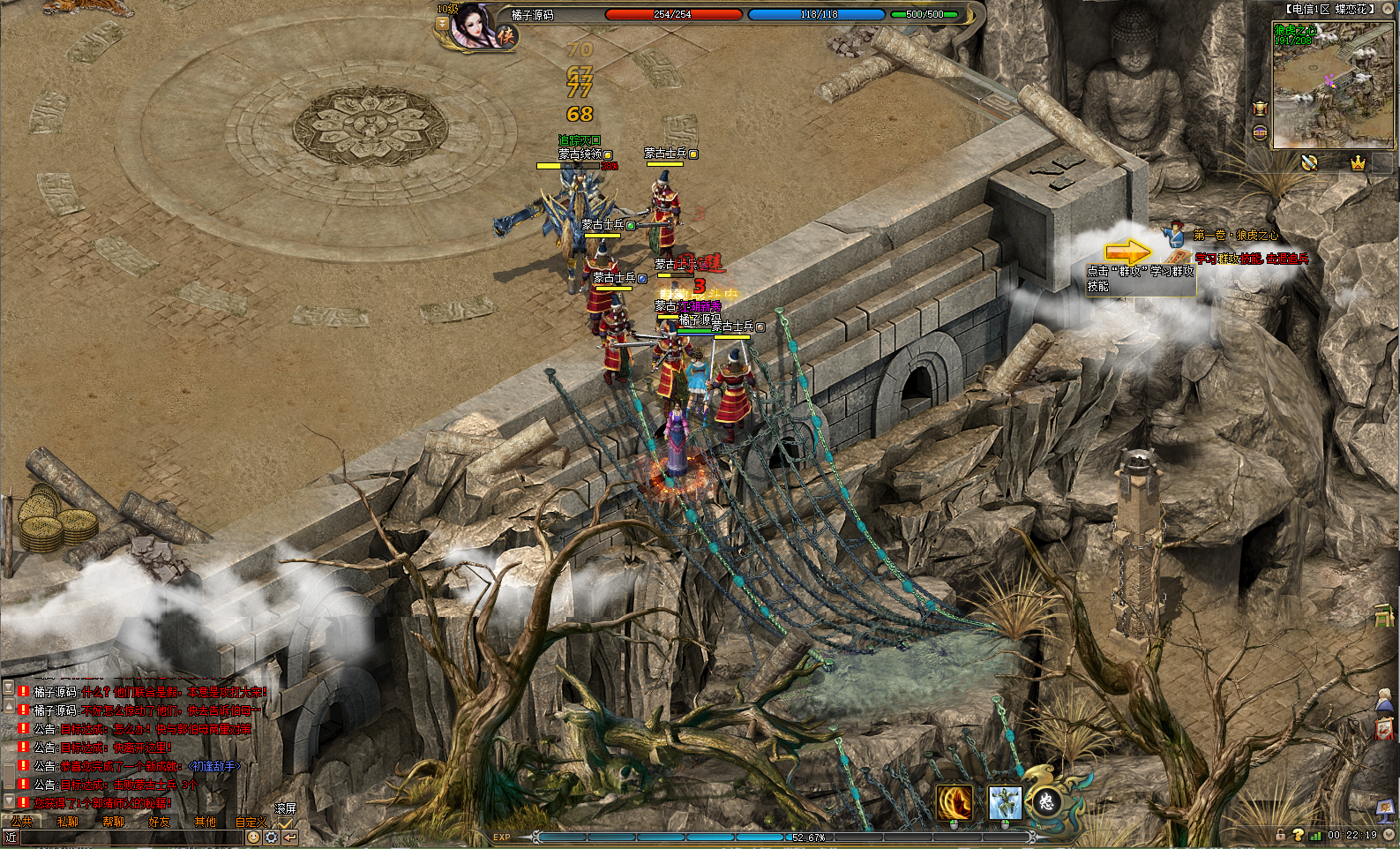Switch to the 公共 chat tab
The image size is (1400, 849).
22,822
